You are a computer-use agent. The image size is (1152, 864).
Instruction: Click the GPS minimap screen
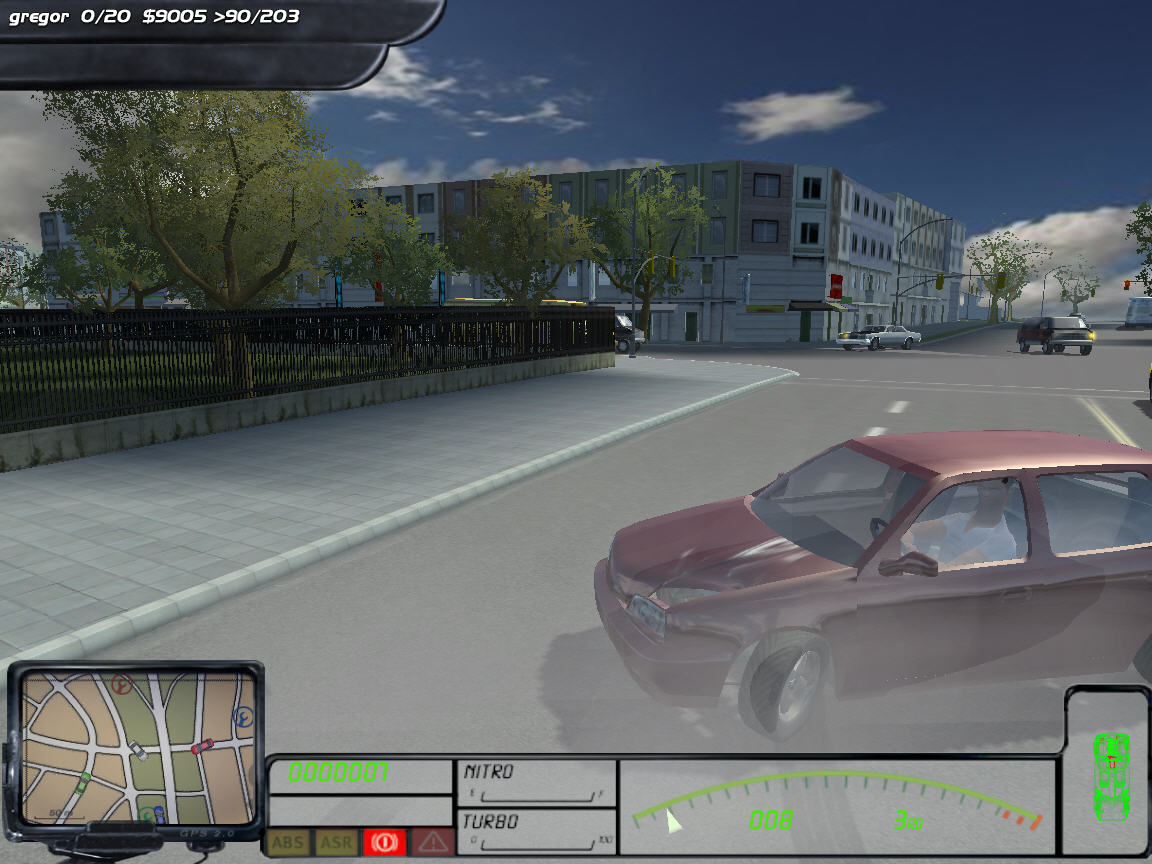(136, 744)
